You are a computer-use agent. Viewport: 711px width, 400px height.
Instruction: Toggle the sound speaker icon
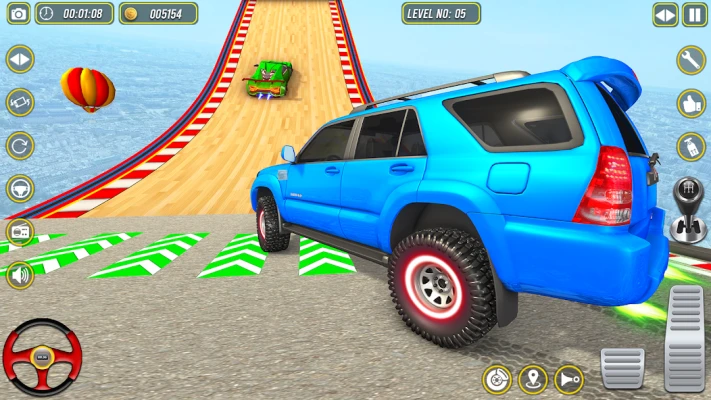pyautogui.click(x=19, y=274)
